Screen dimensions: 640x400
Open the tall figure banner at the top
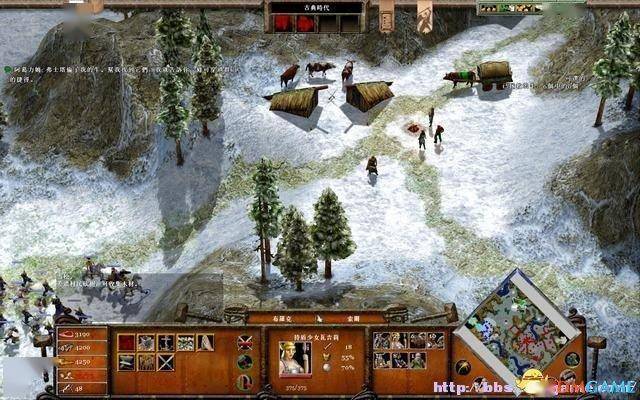(424, 17)
